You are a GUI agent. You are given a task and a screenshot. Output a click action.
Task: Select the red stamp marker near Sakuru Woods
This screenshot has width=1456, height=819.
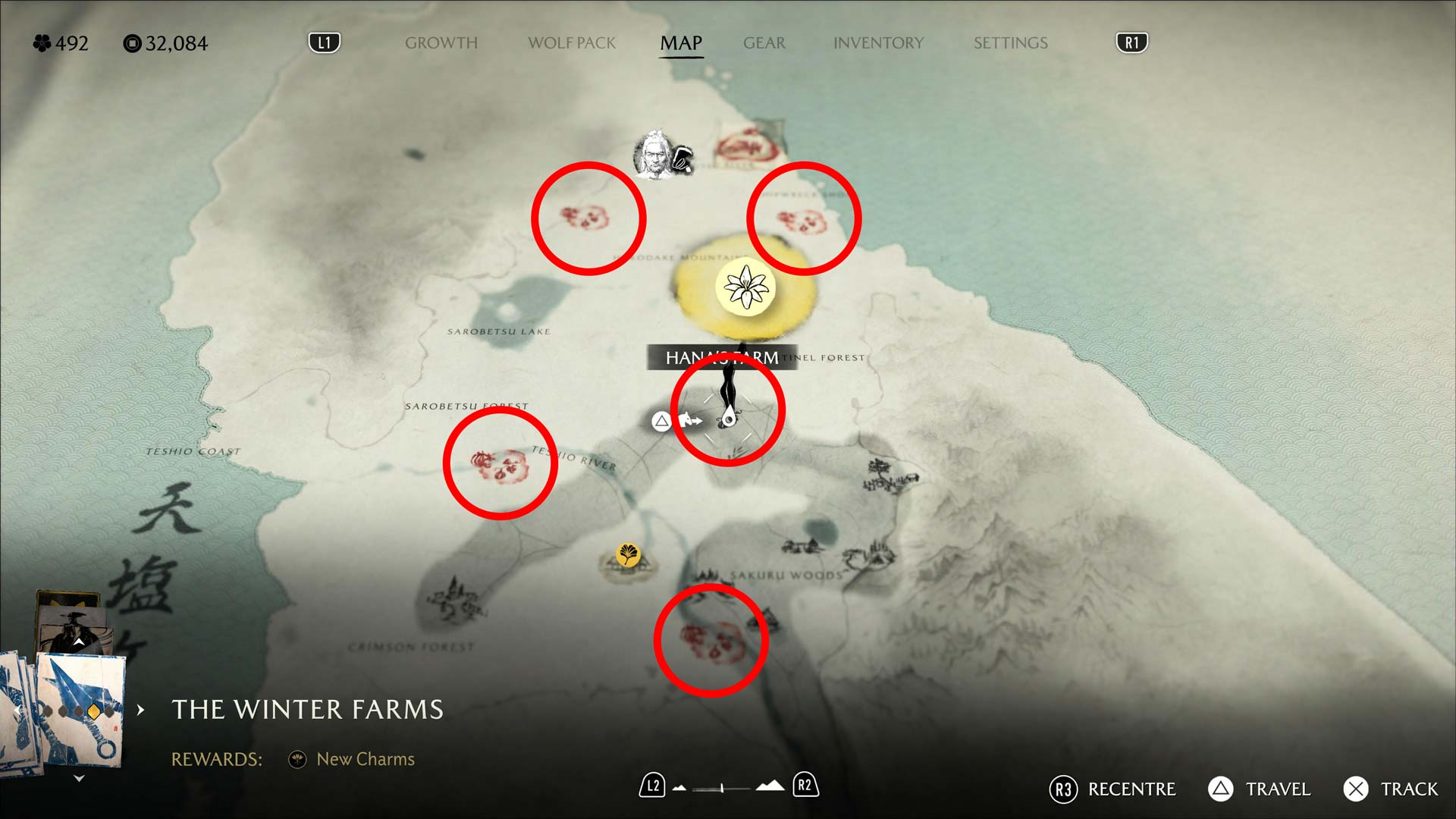711,641
